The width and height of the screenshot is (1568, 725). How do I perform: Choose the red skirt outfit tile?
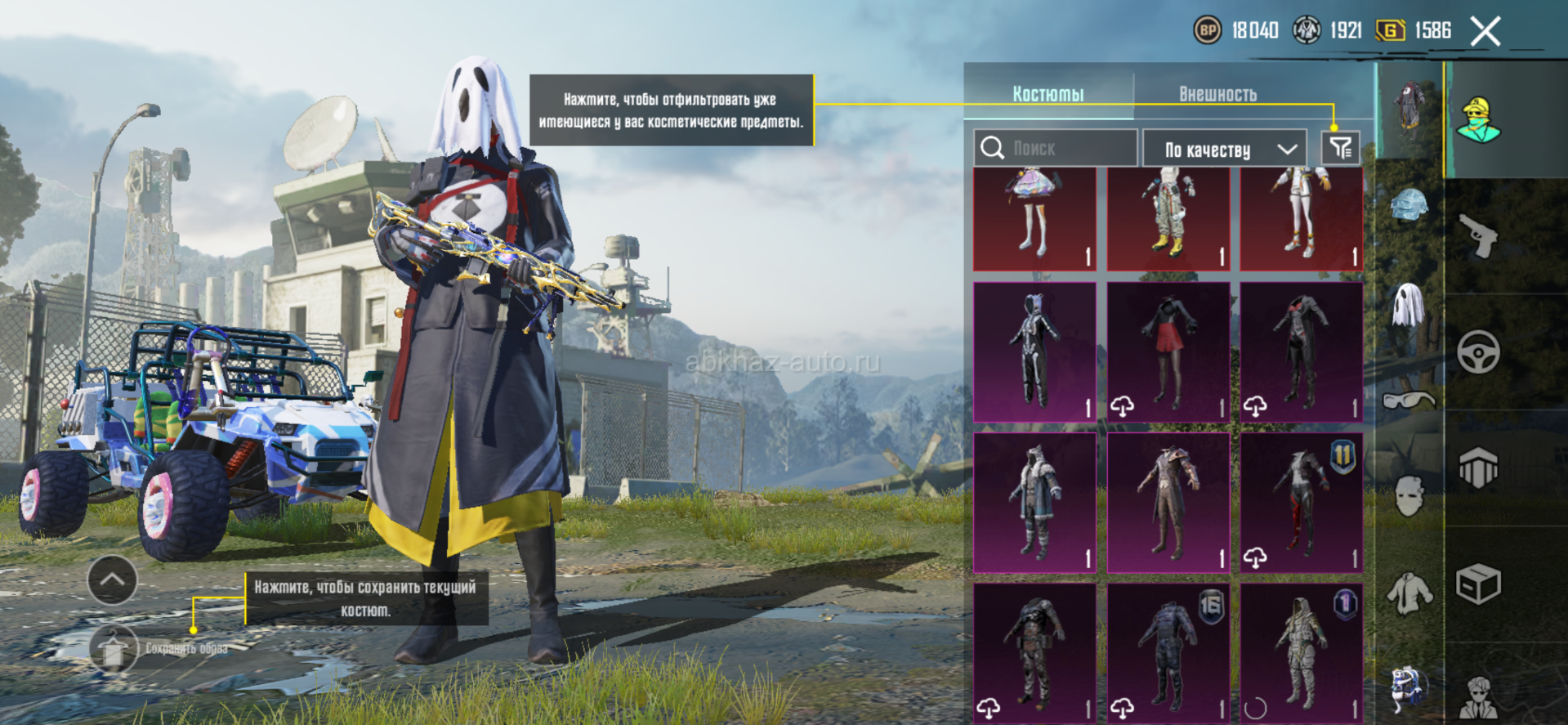(x=1168, y=352)
